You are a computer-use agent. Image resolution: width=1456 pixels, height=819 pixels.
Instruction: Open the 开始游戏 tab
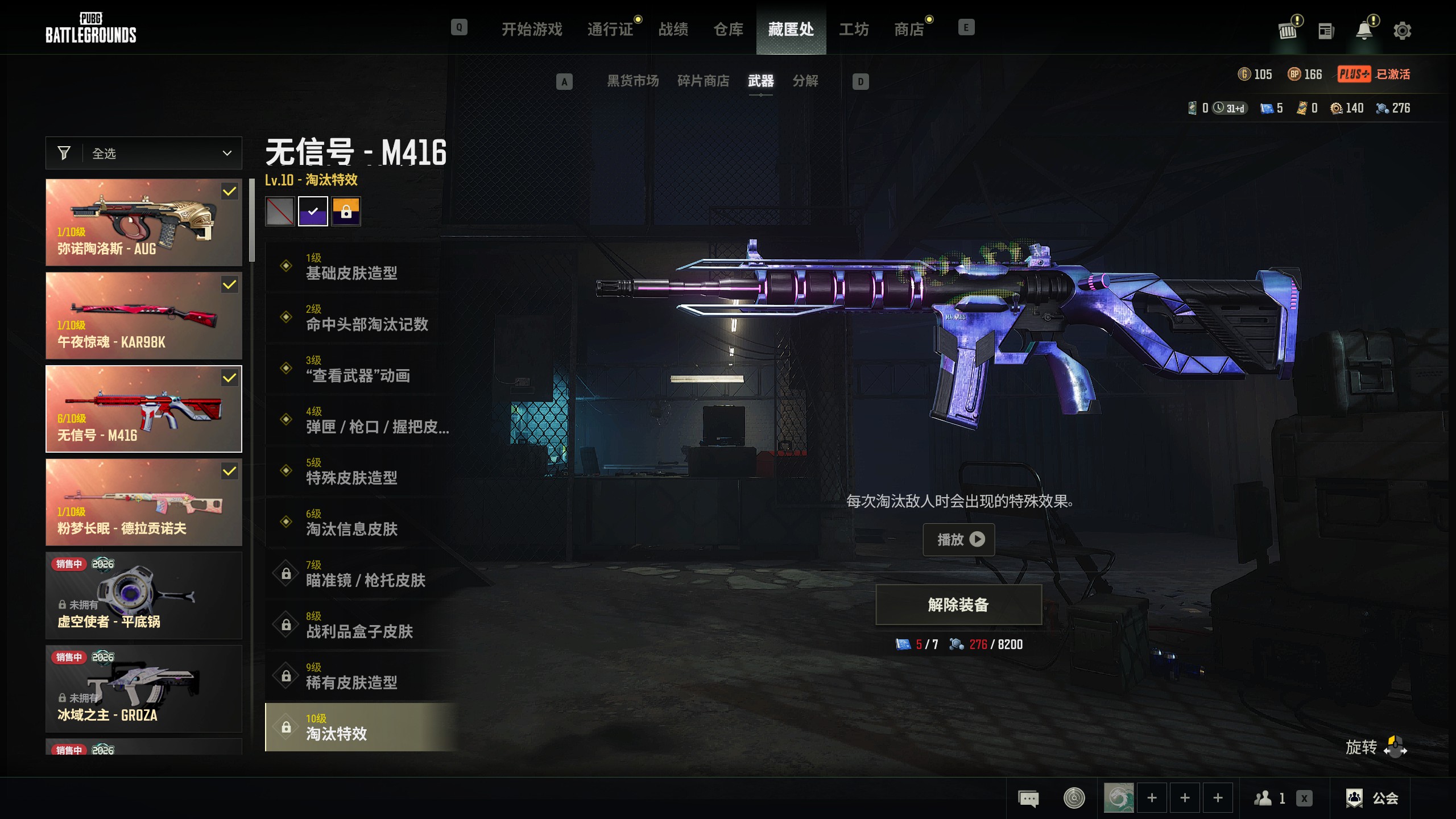(532, 29)
